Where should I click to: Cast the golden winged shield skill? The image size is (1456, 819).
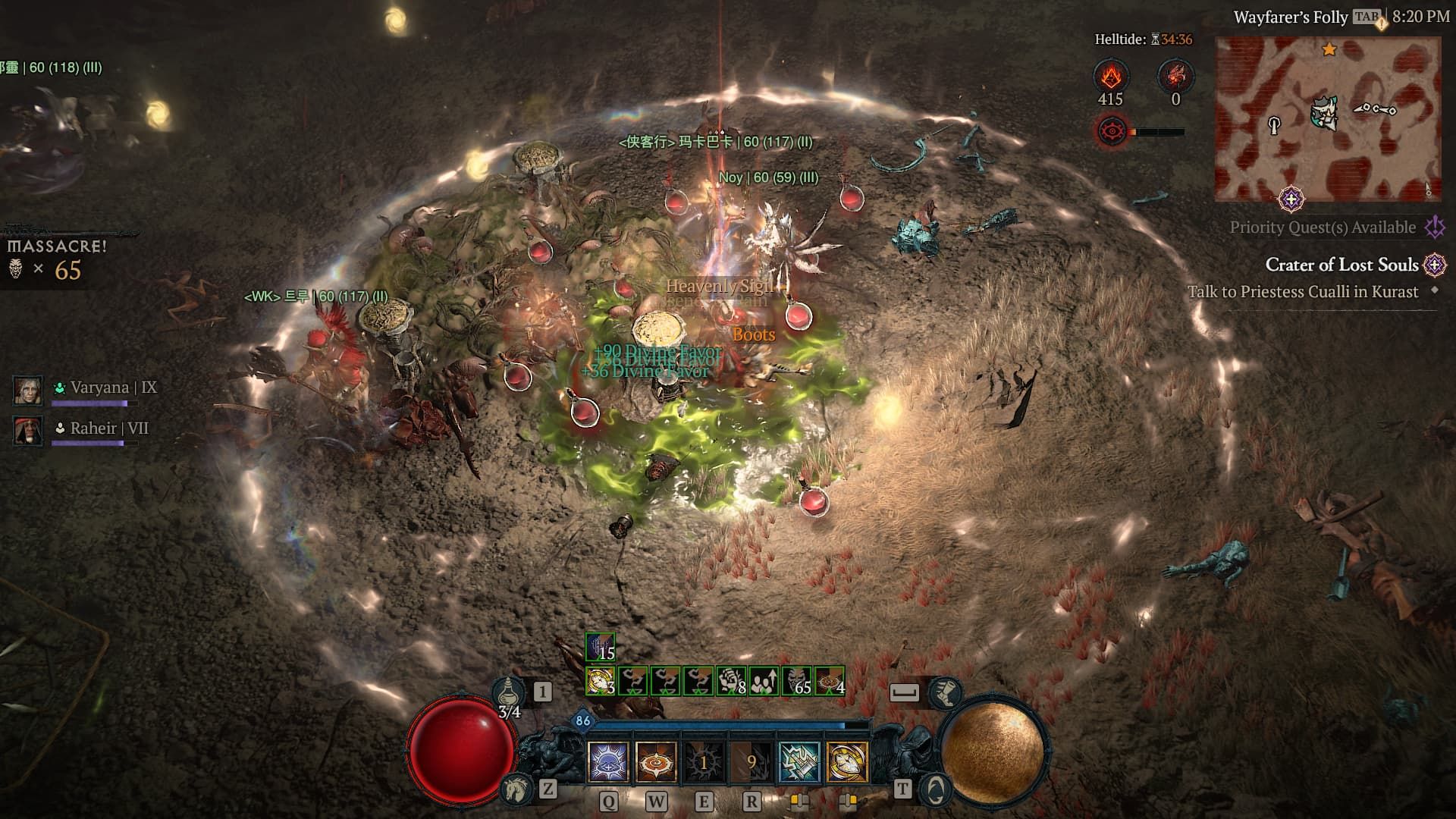[x=847, y=761]
